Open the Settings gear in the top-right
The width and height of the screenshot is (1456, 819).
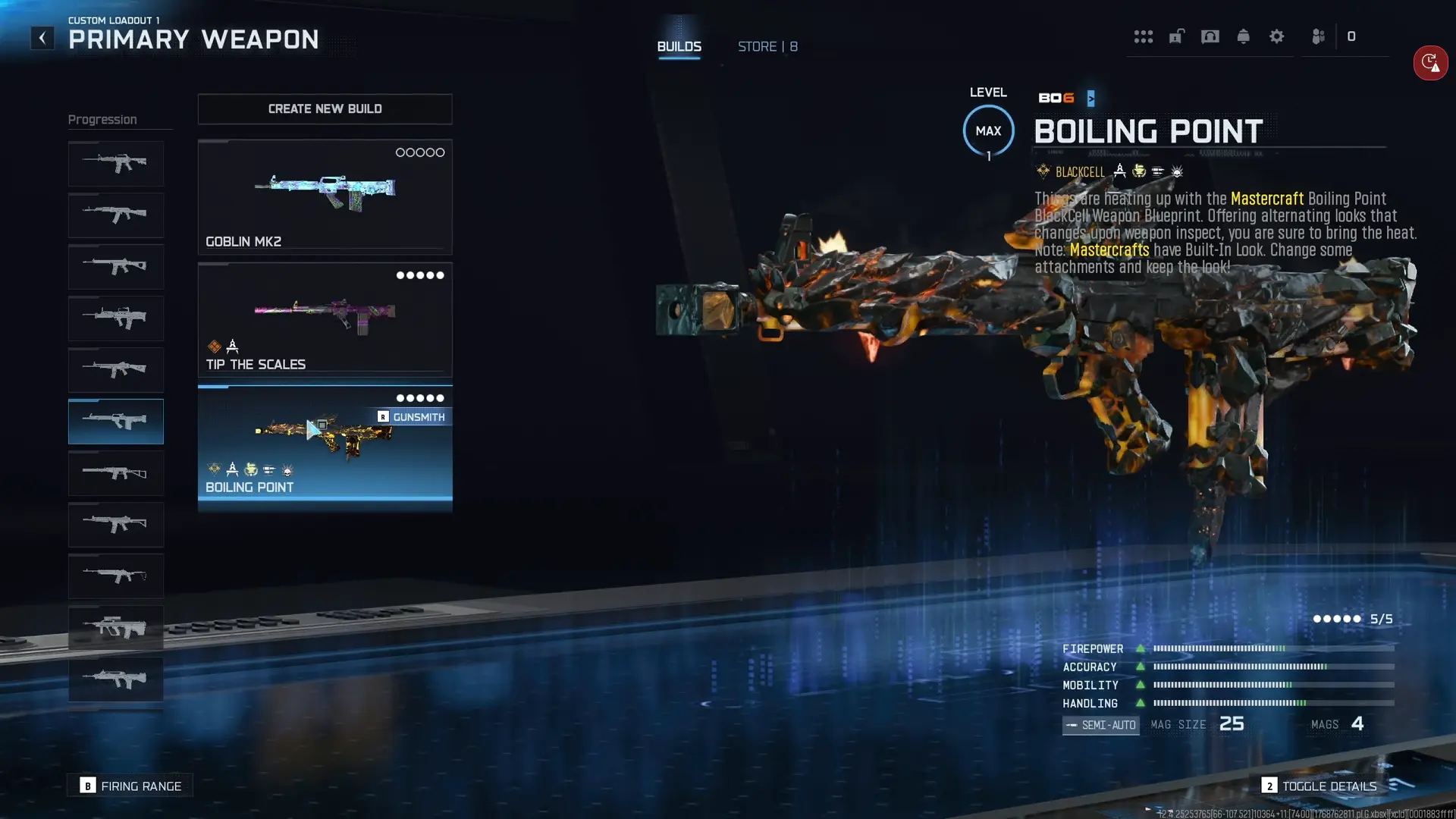(x=1277, y=36)
